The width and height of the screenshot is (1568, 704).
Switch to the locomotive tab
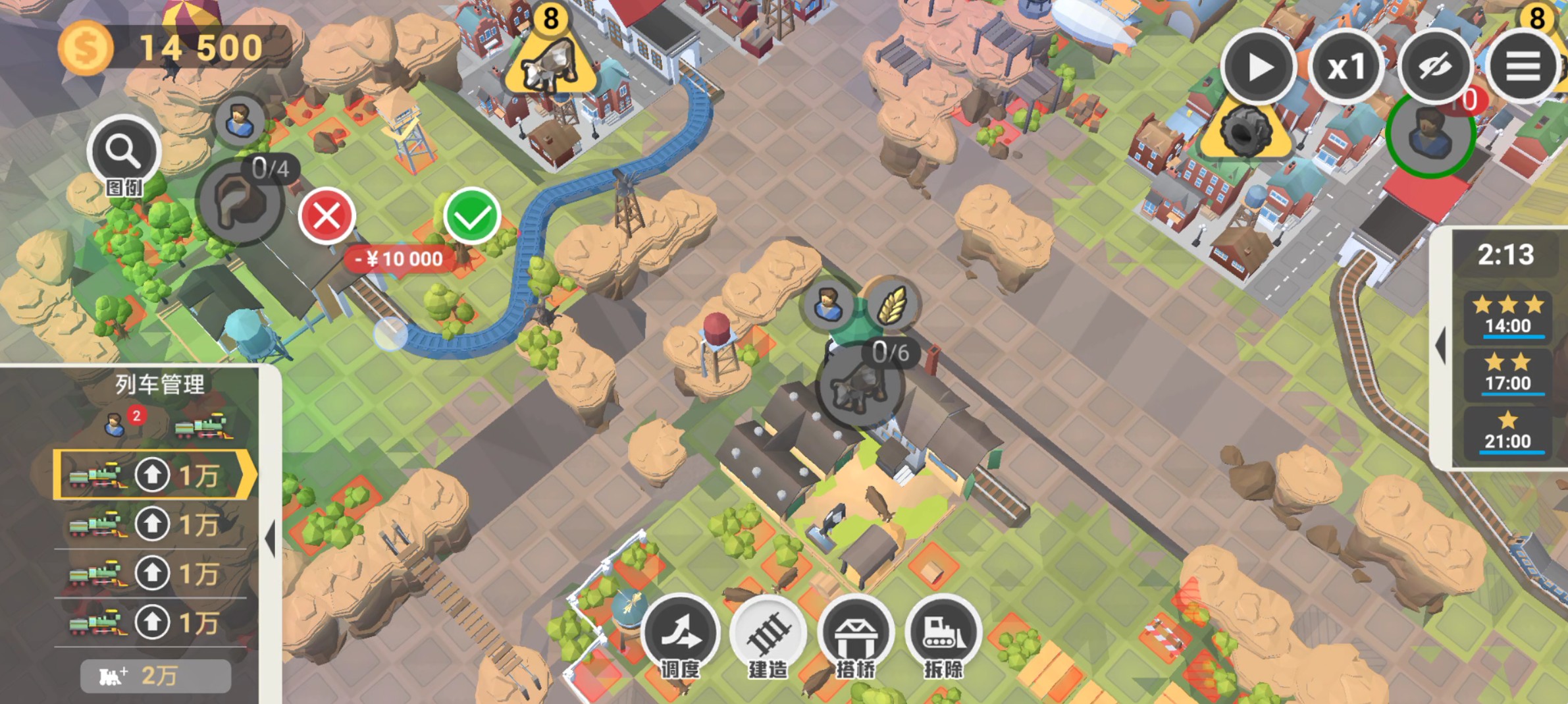click(203, 426)
